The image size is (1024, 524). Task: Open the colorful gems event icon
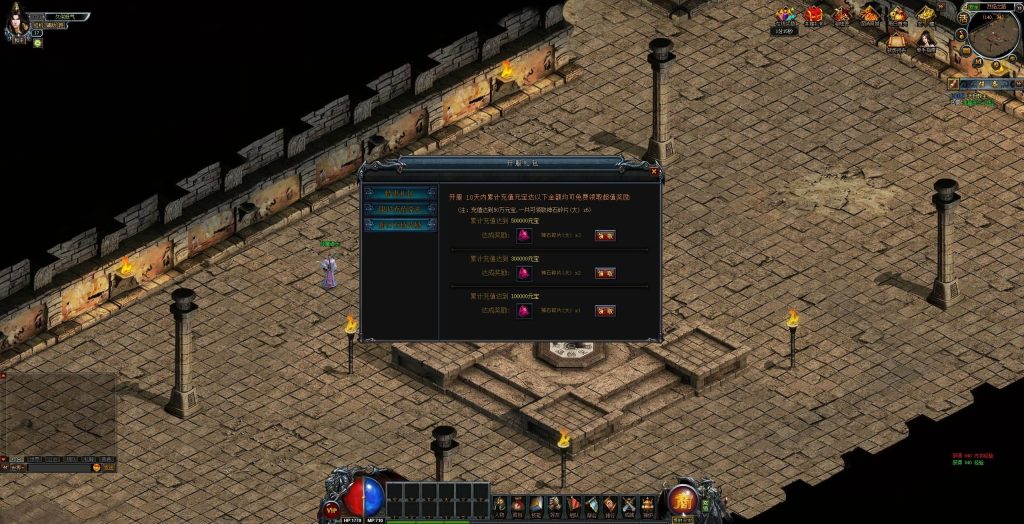(x=787, y=14)
